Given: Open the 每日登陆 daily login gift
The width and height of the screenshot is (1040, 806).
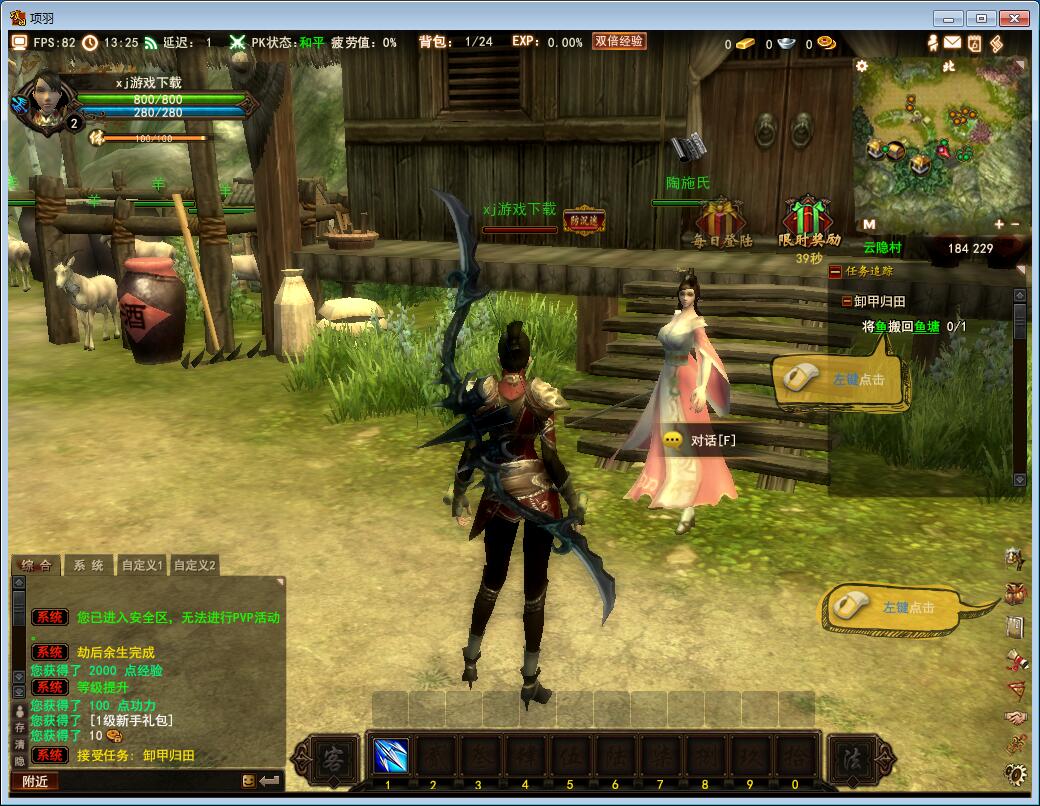Looking at the screenshot, I should coord(722,220).
